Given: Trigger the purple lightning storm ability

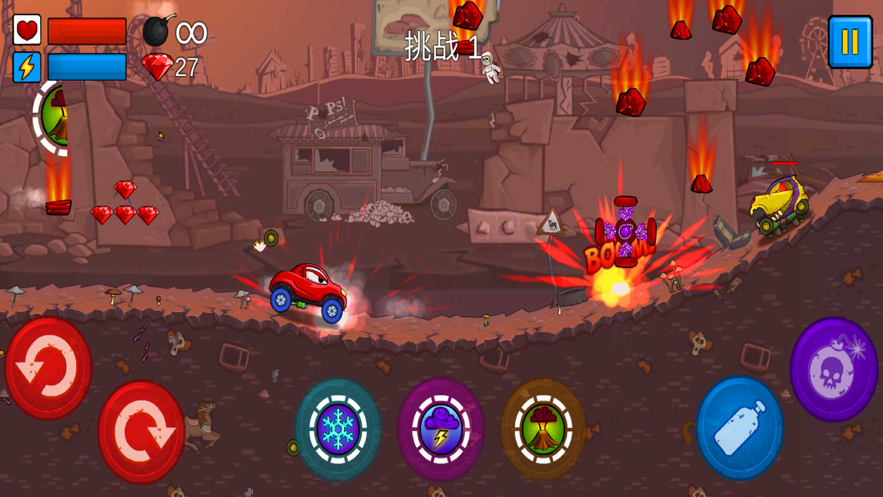Looking at the screenshot, I should click(441, 429).
